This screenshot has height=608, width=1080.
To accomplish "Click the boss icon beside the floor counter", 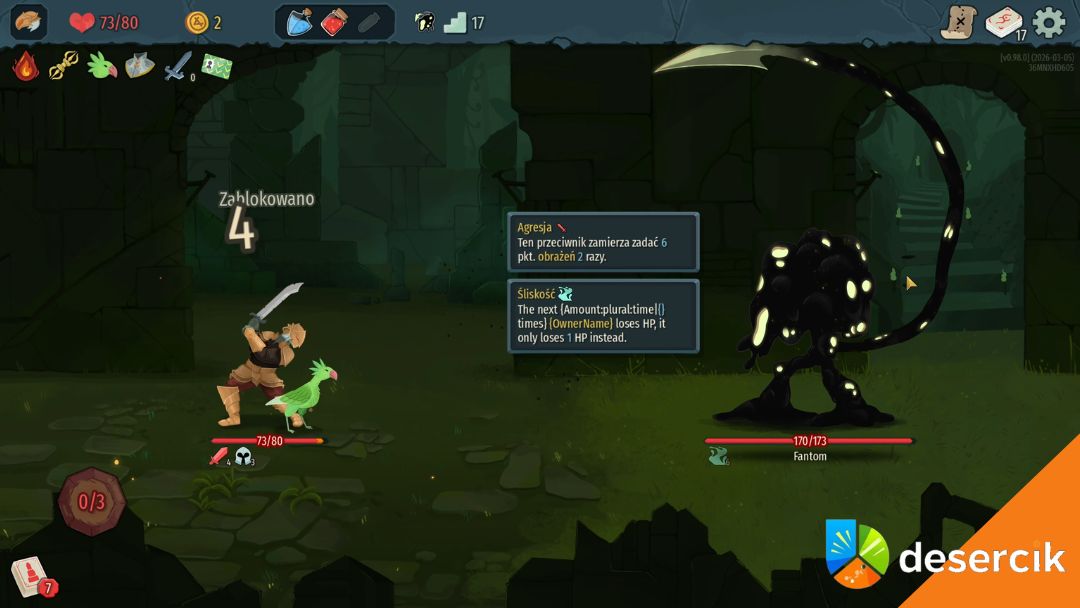I will (x=424, y=22).
